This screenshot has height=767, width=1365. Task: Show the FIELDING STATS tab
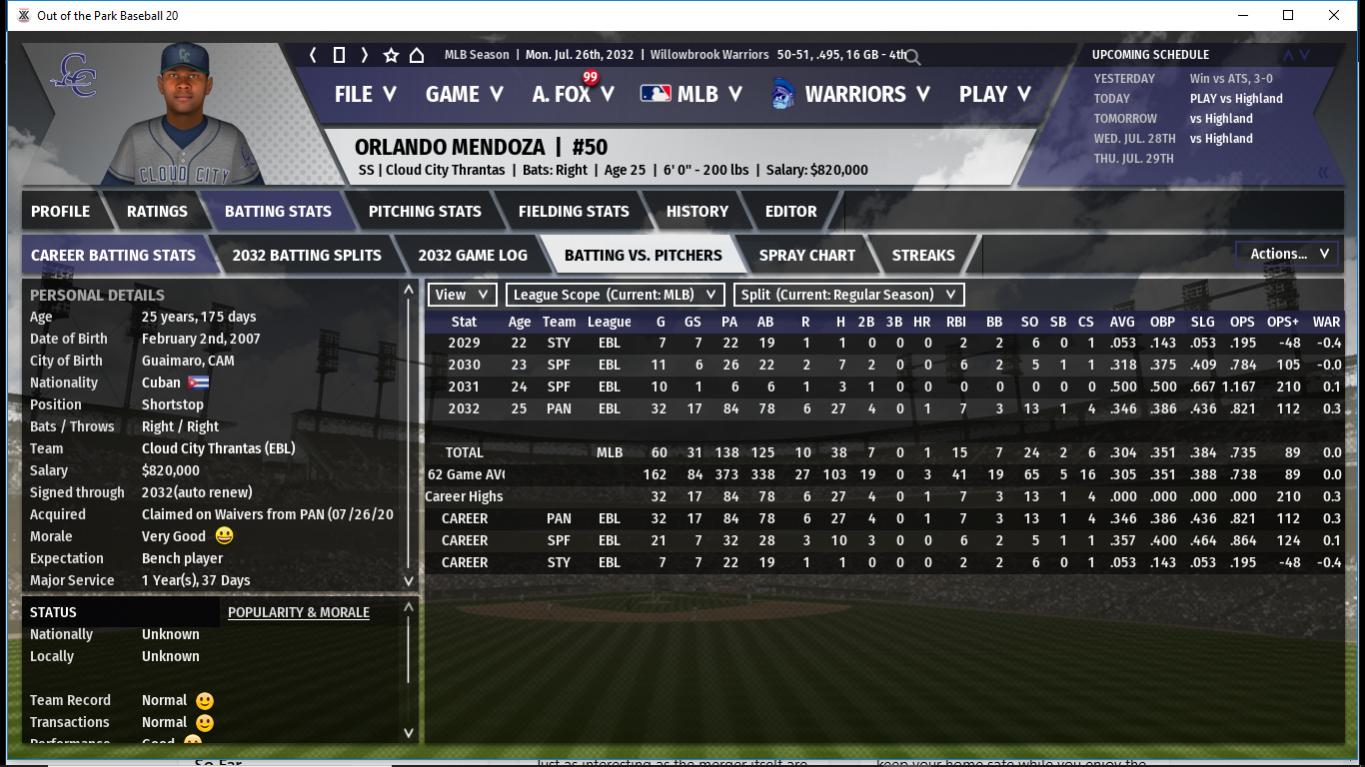[x=573, y=211]
